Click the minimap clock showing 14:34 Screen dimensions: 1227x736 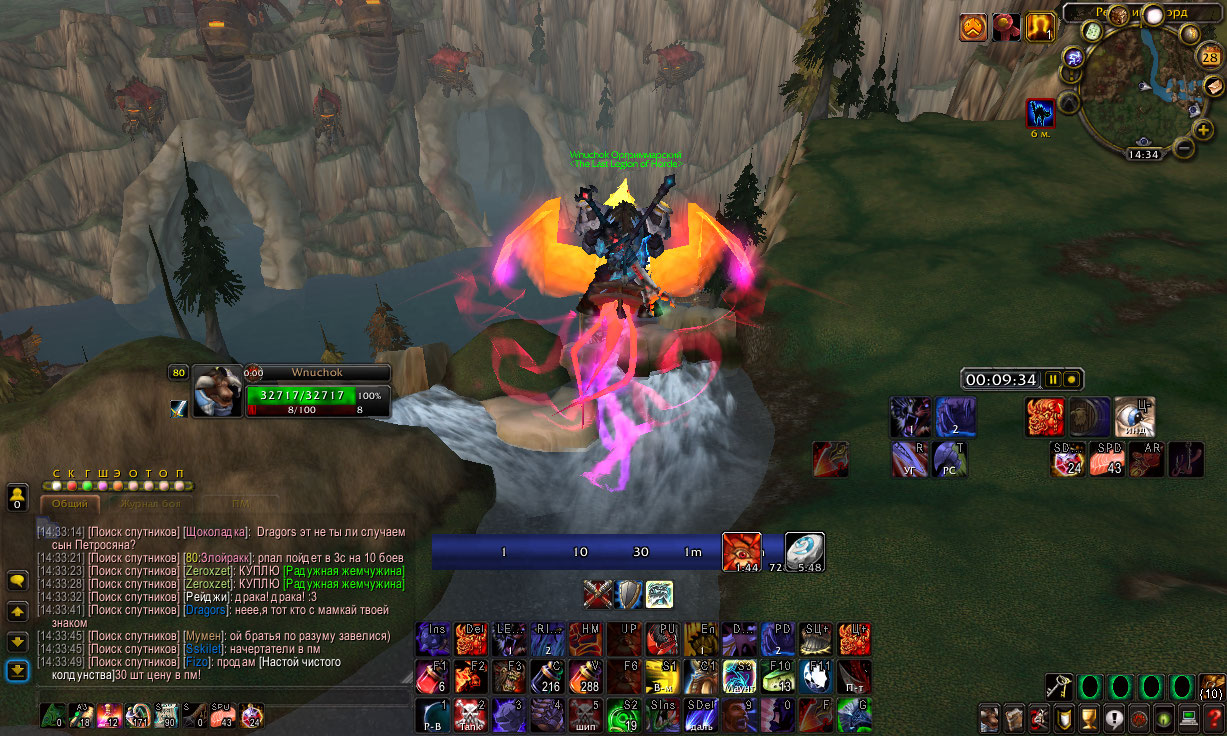click(x=1142, y=155)
